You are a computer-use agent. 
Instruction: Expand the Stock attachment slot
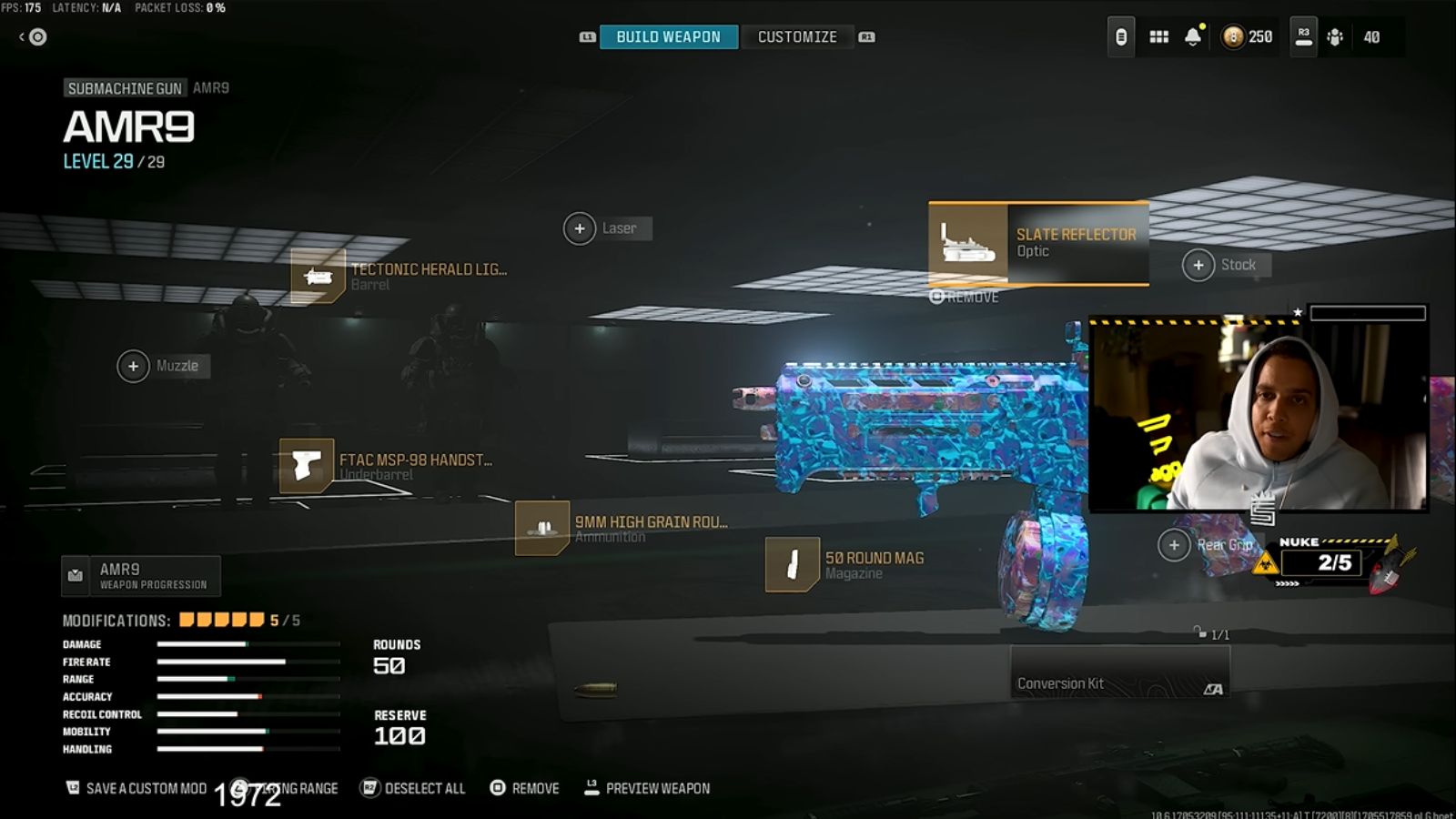pyautogui.click(x=1199, y=265)
